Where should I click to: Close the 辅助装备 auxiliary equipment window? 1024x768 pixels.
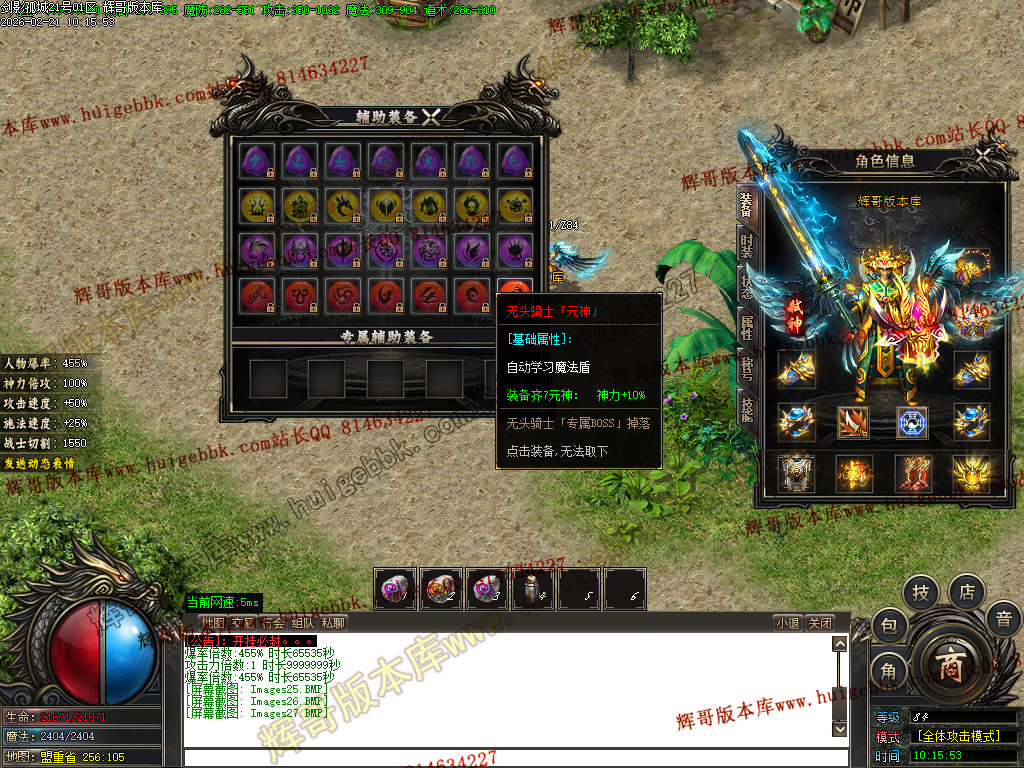[x=431, y=117]
